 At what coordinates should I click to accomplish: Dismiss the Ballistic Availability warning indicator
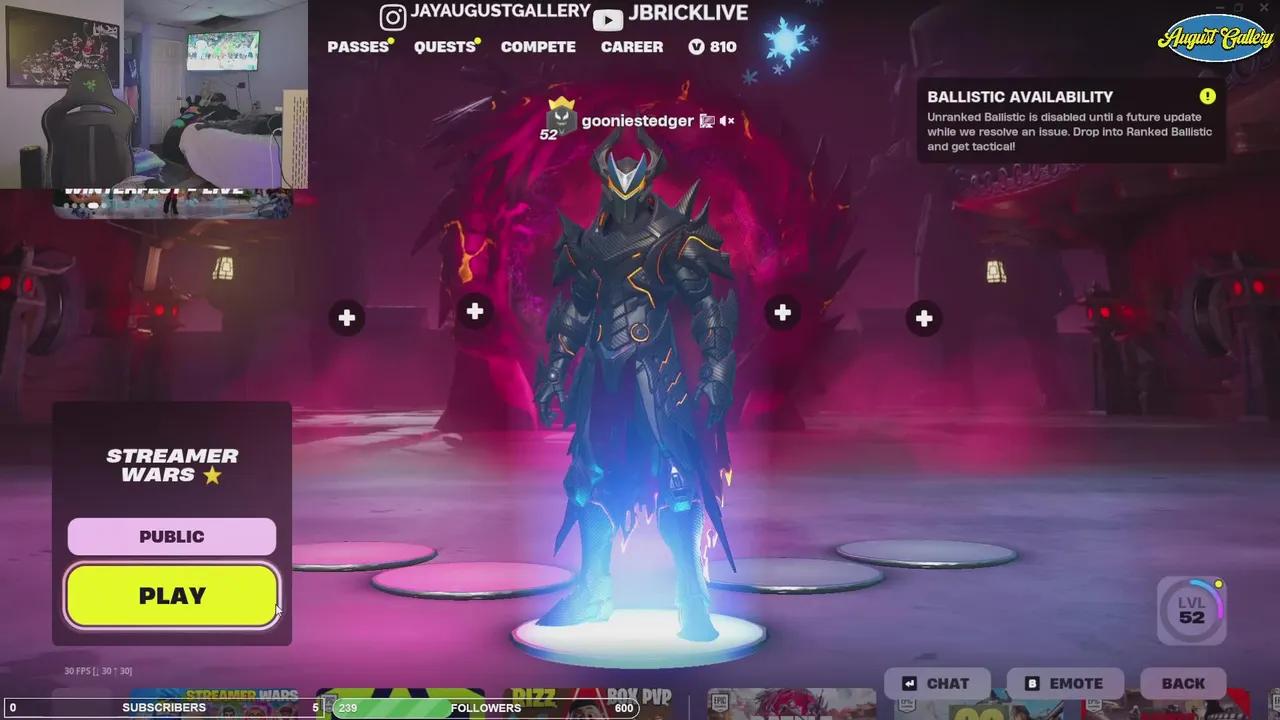point(1207,96)
